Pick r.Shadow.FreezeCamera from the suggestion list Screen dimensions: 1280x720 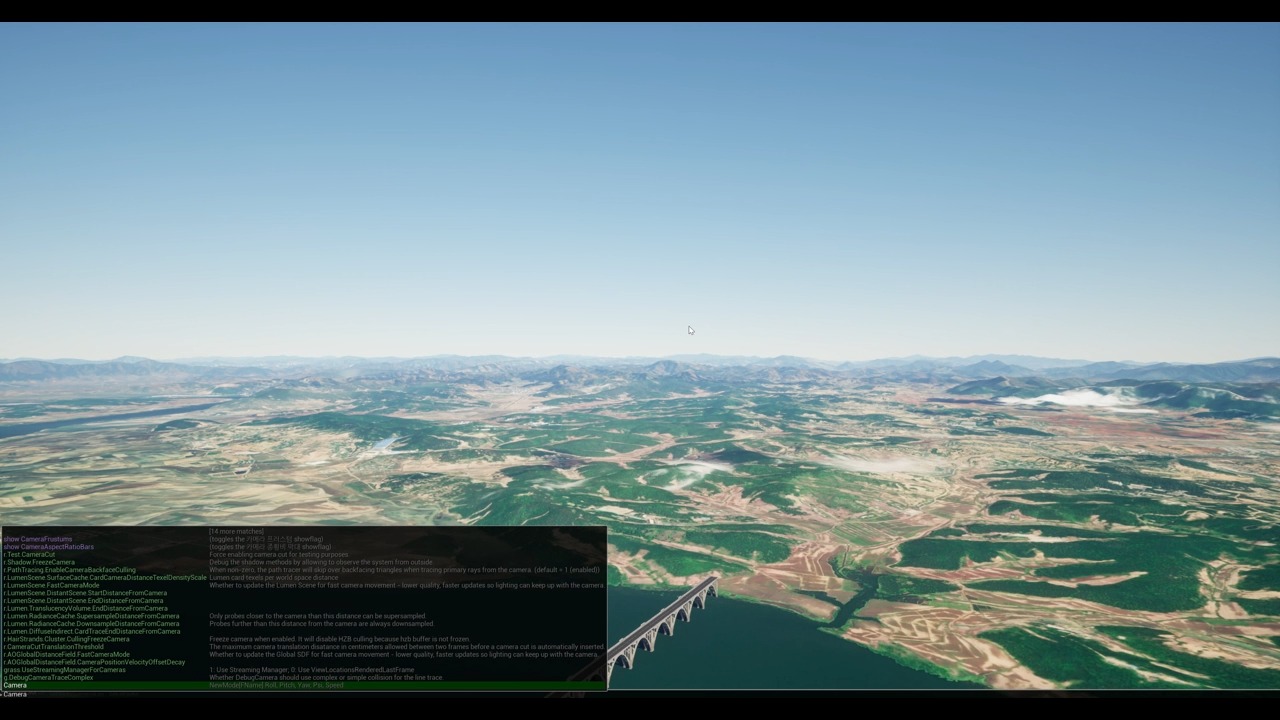click(40, 562)
